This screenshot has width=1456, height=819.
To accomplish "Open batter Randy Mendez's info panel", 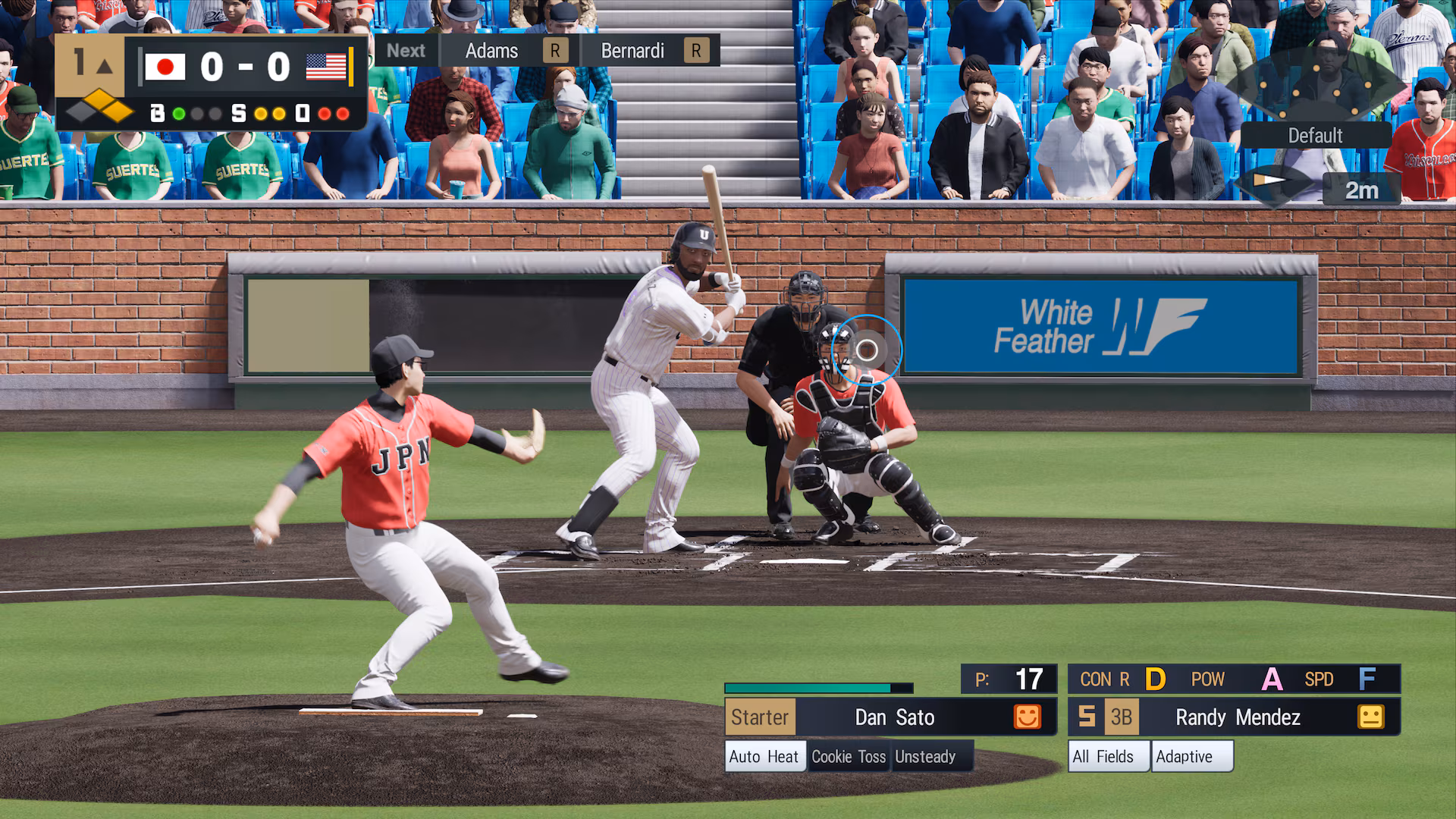I will pos(1238,717).
